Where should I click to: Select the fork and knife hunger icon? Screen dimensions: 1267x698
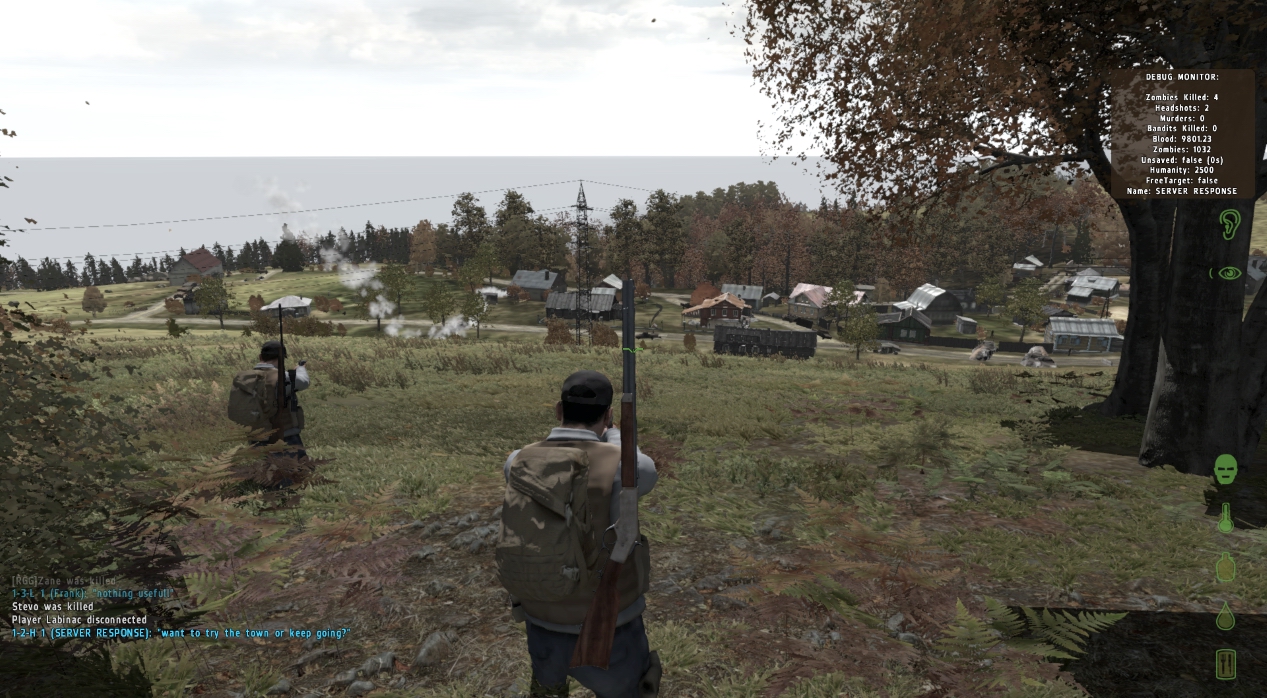1225,664
